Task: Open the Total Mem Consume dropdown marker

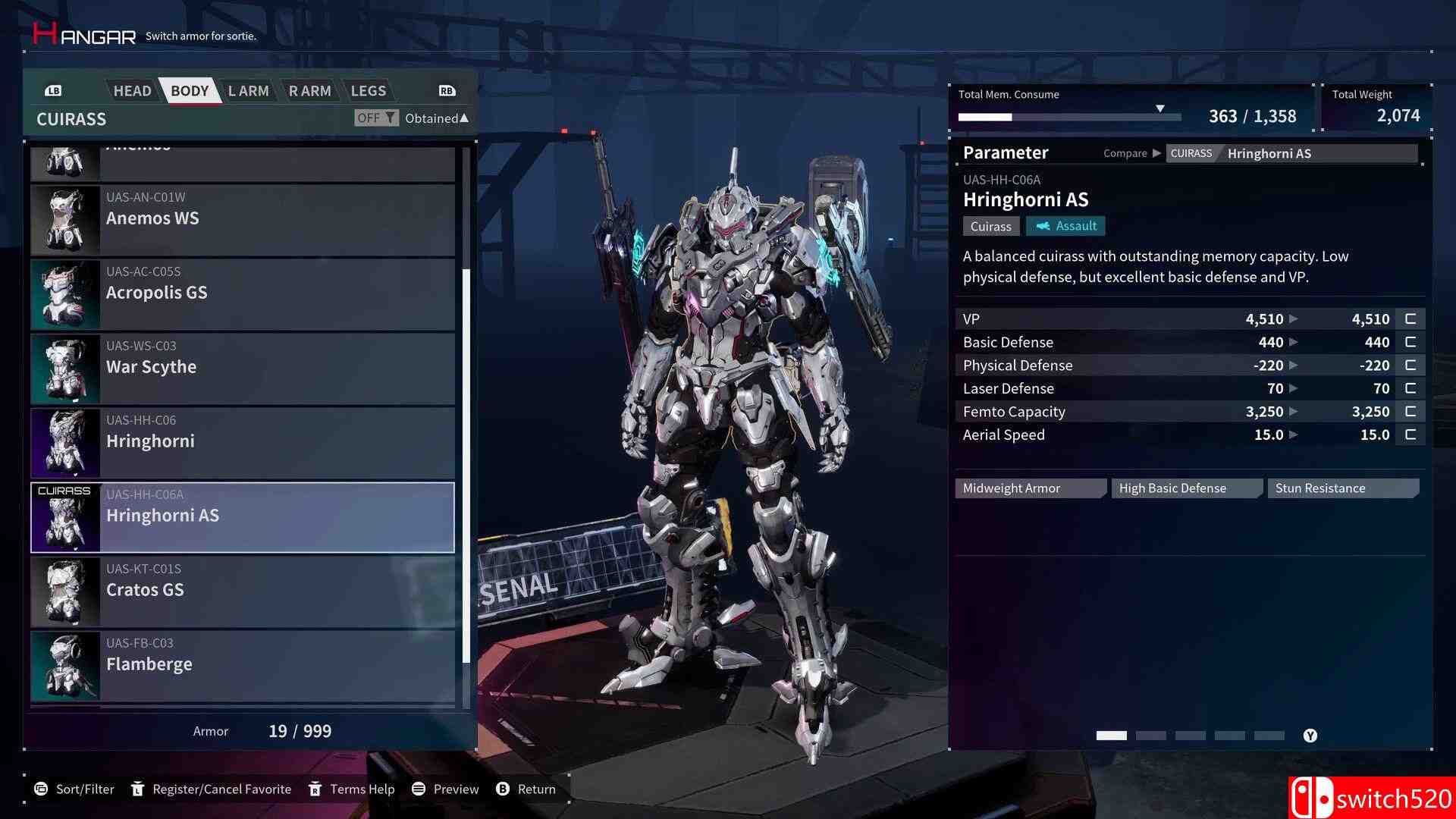Action: pos(1160,107)
